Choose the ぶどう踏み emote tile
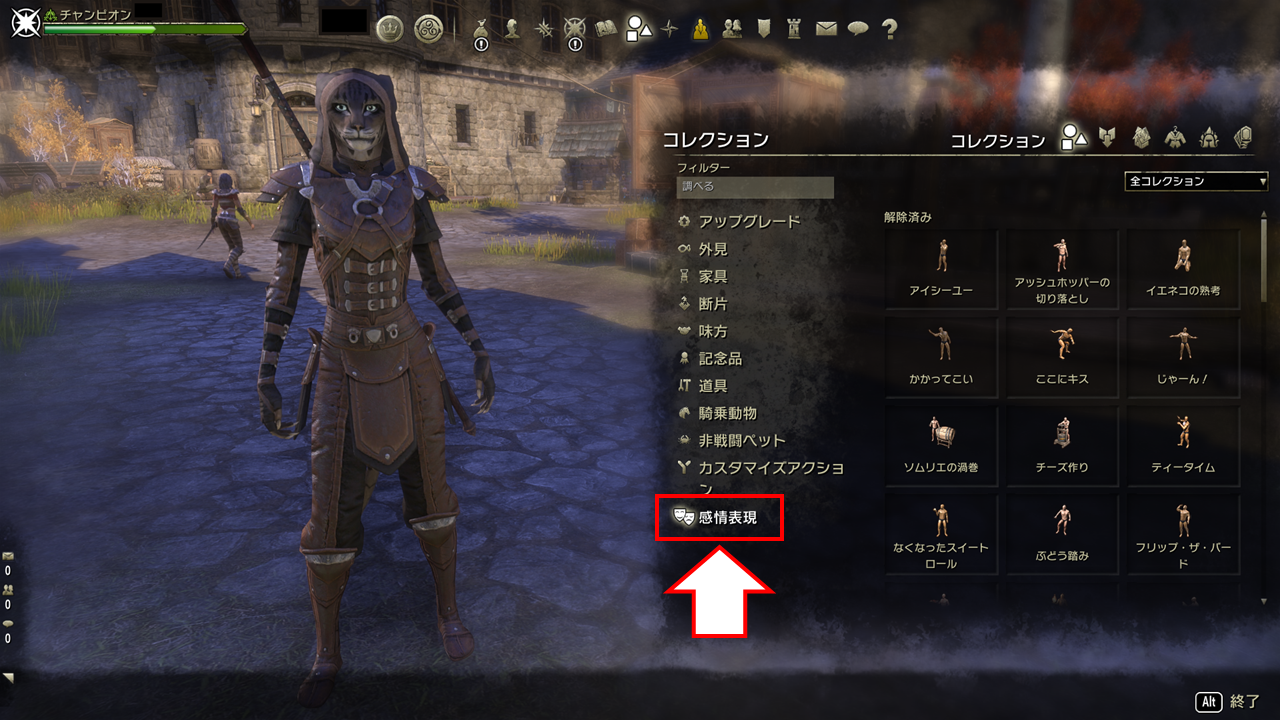Image resolution: width=1280 pixels, height=720 pixels. click(1062, 534)
